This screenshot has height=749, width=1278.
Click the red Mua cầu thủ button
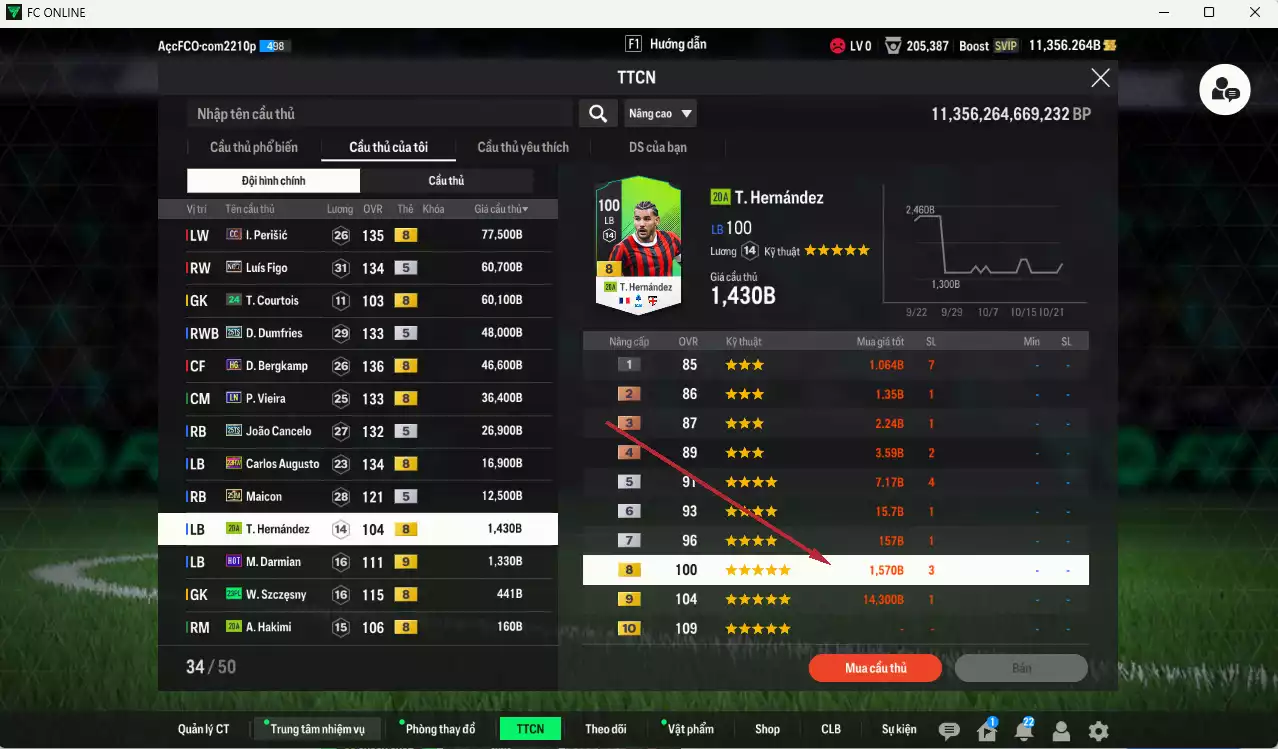pos(875,668)
